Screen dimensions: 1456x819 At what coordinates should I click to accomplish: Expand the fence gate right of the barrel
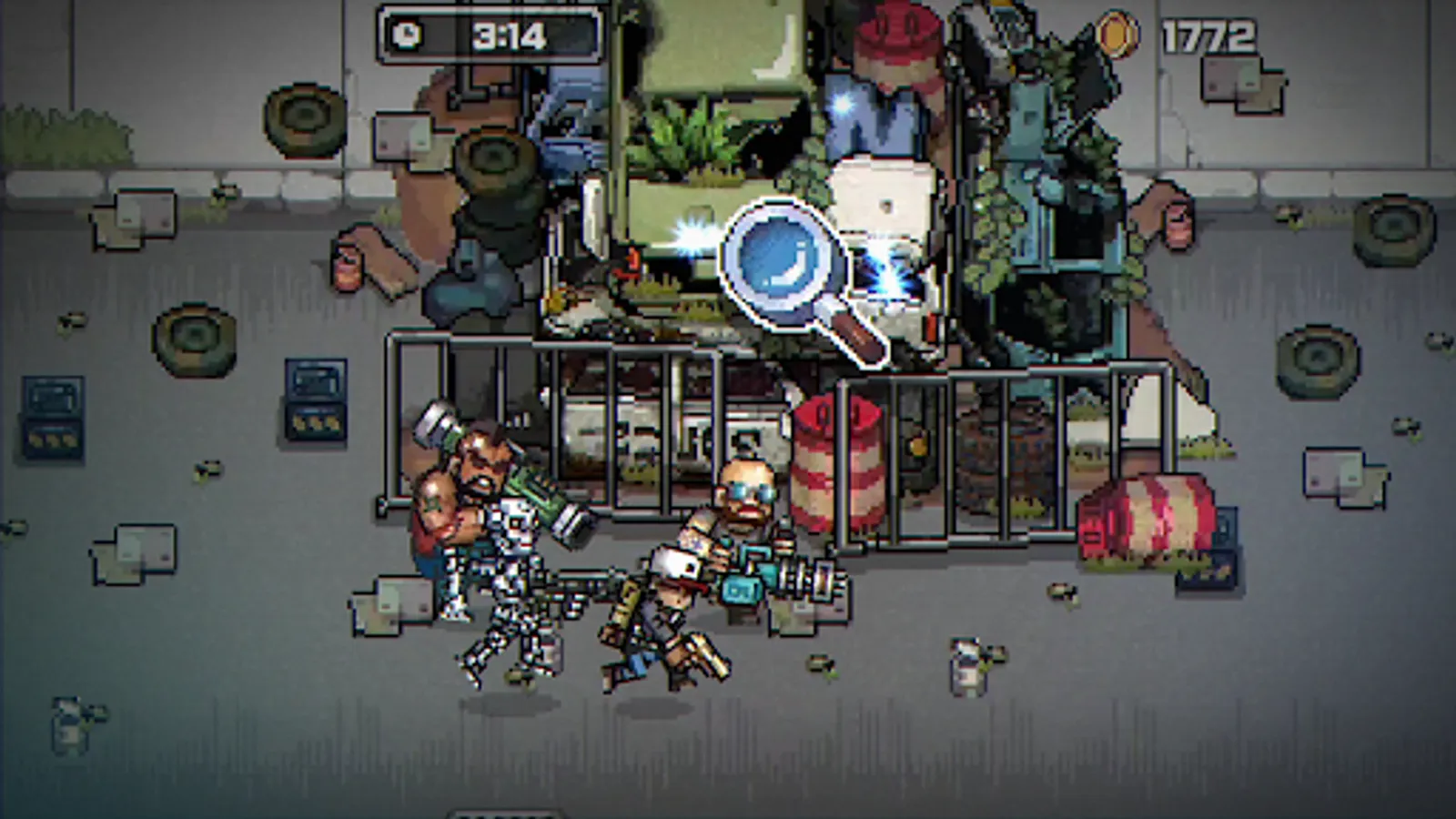(x=965, y=446)
